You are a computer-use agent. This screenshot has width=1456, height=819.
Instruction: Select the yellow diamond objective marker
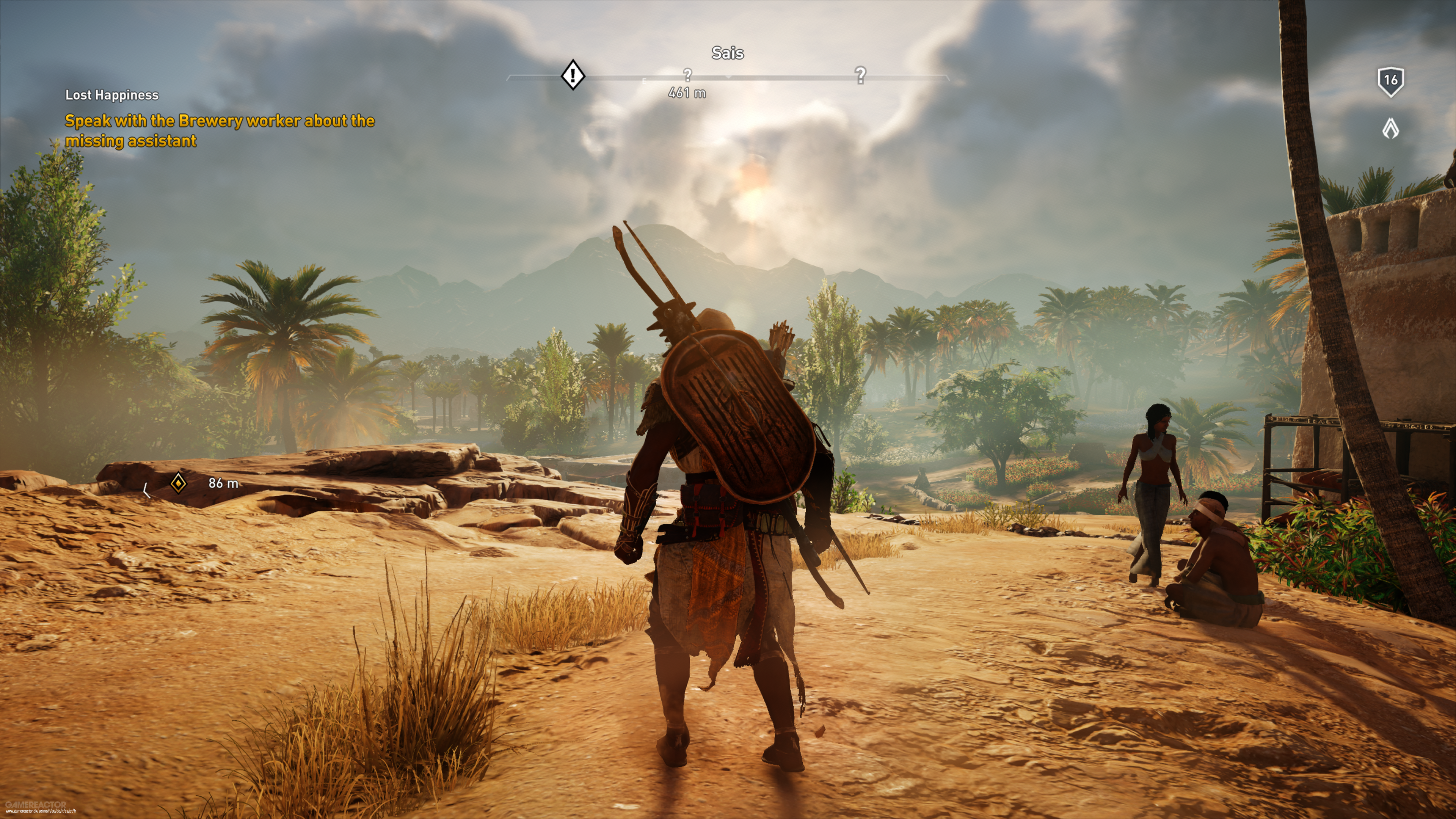(178, 483)
